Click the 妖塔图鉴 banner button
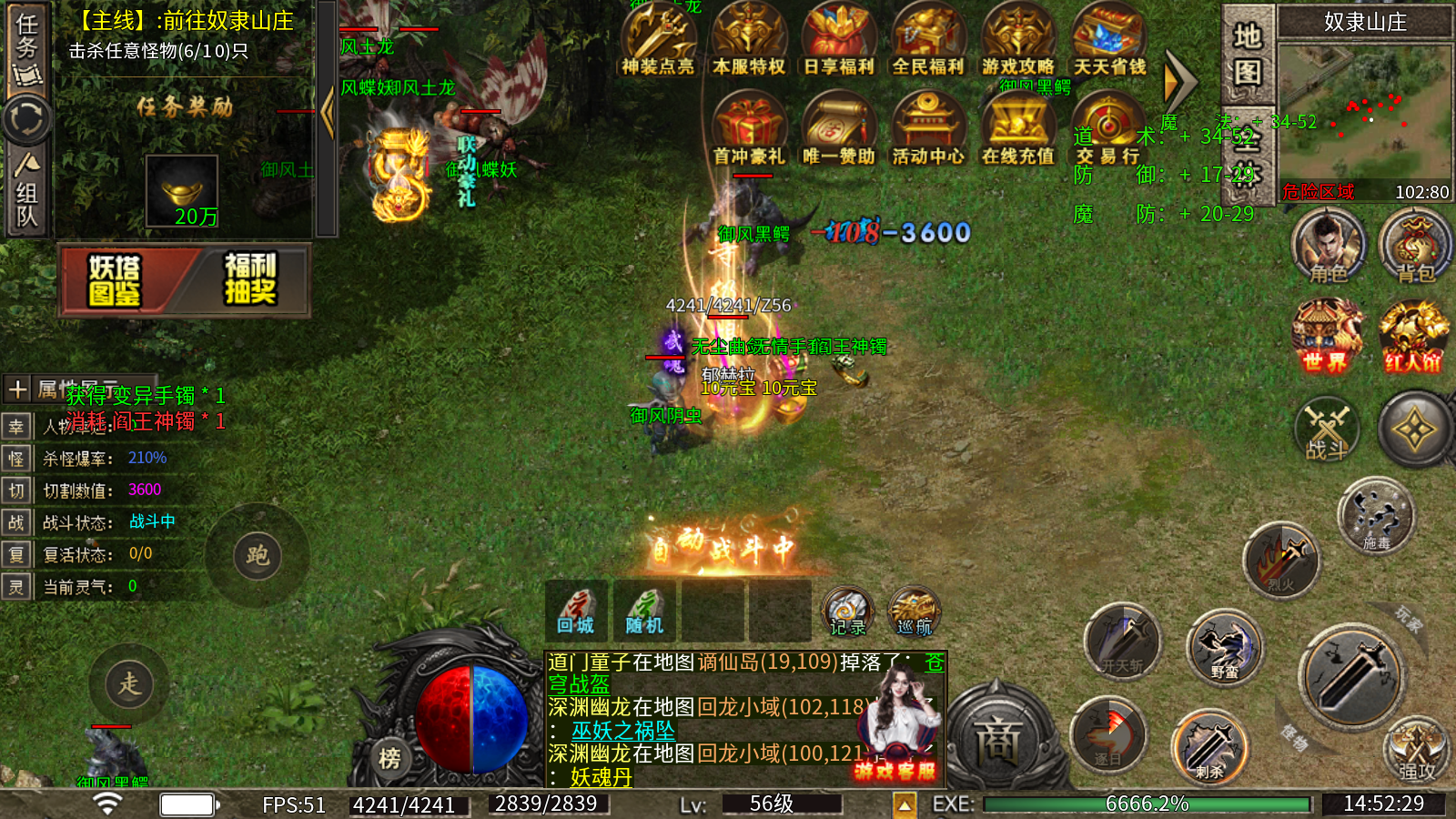 116,279
